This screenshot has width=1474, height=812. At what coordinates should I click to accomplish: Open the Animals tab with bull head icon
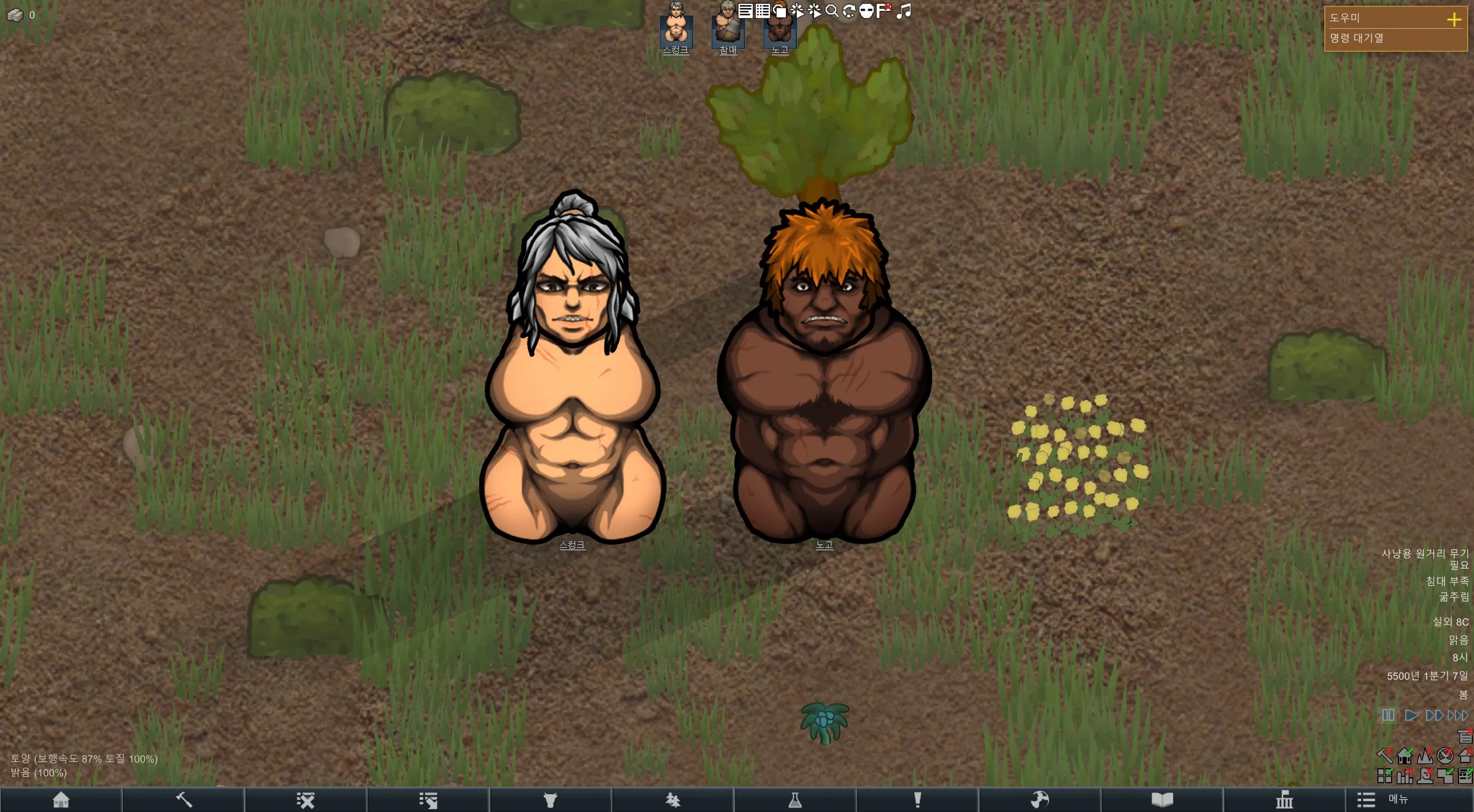pos(550,800)
